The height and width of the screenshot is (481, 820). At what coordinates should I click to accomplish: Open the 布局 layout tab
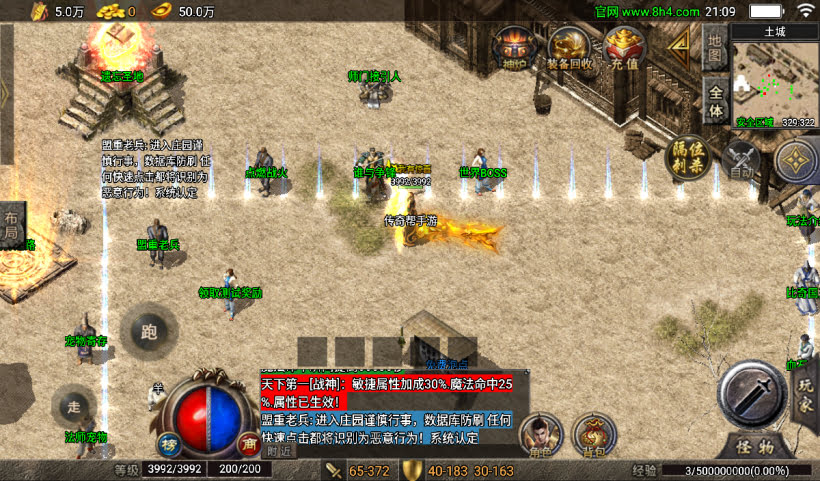click(11, 224)
